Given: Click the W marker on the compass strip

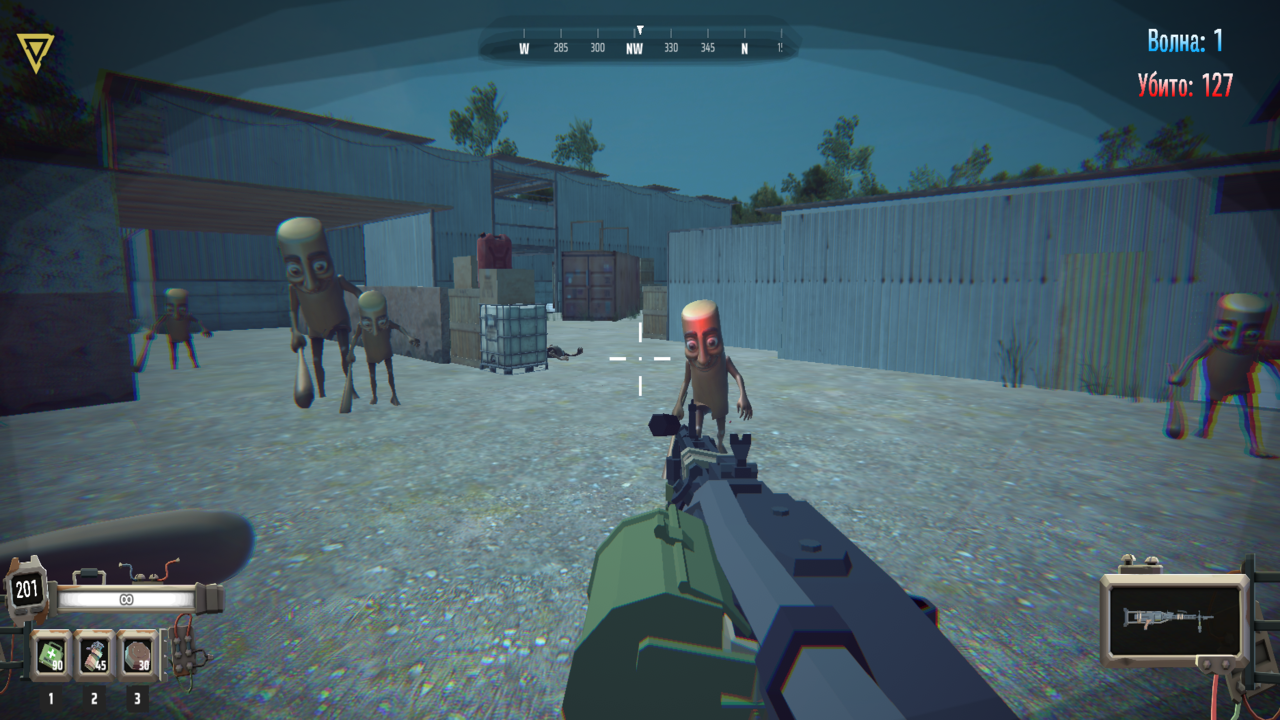Looking at the screenshot, I should 522,46.
